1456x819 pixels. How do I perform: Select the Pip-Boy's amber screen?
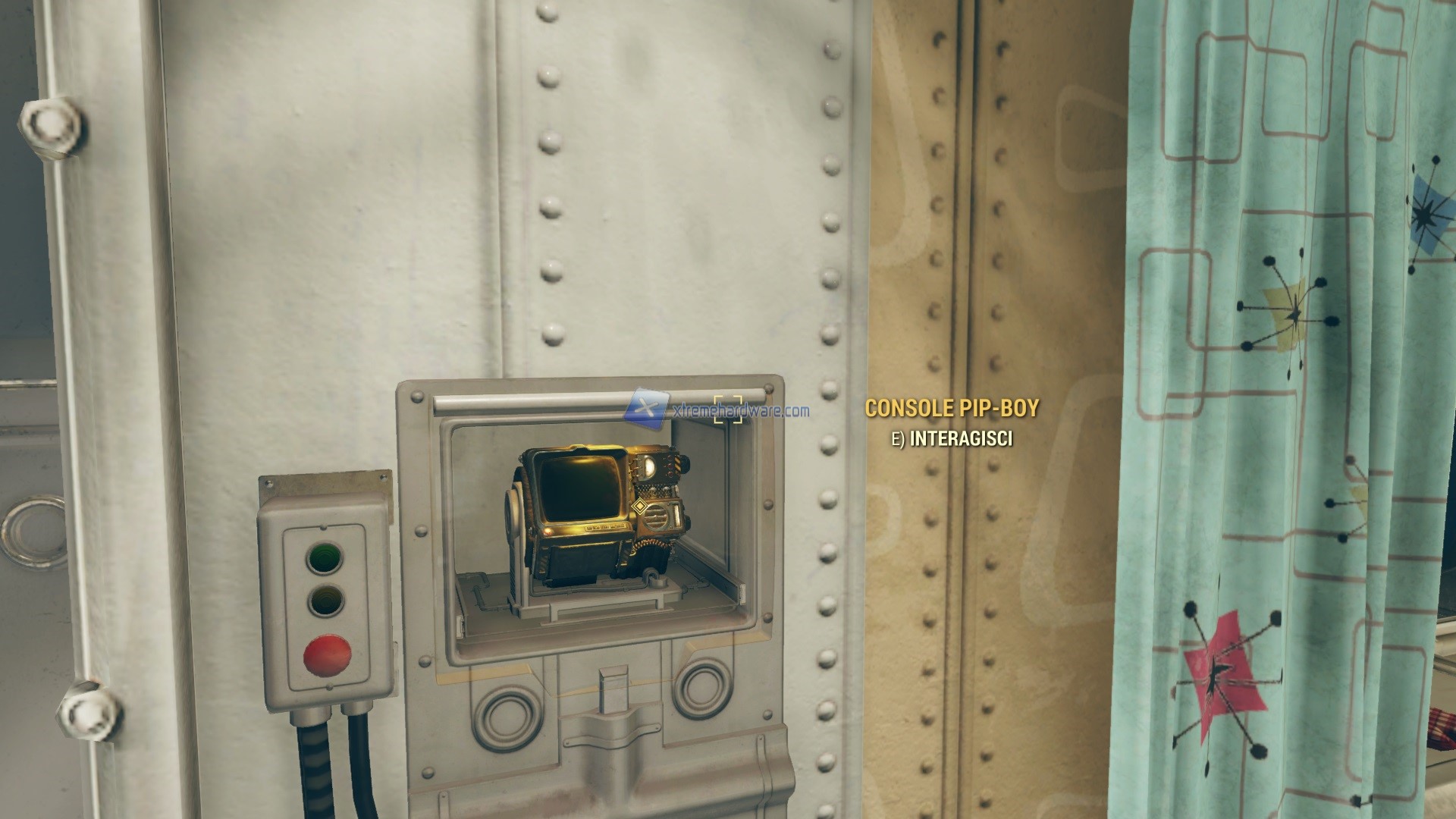[580, 489]
